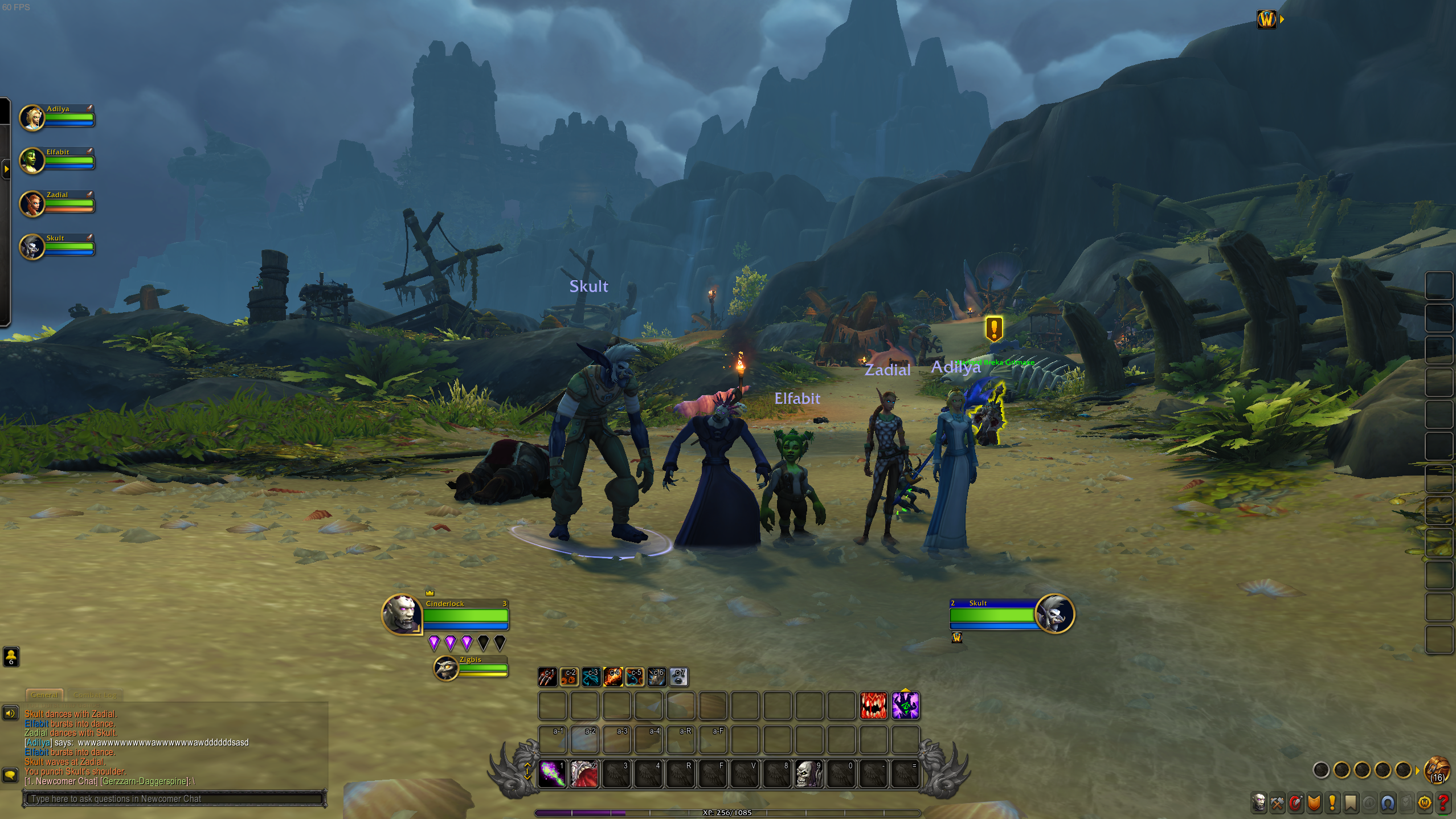Cast the green shadow bolt spell

[552, 773]
